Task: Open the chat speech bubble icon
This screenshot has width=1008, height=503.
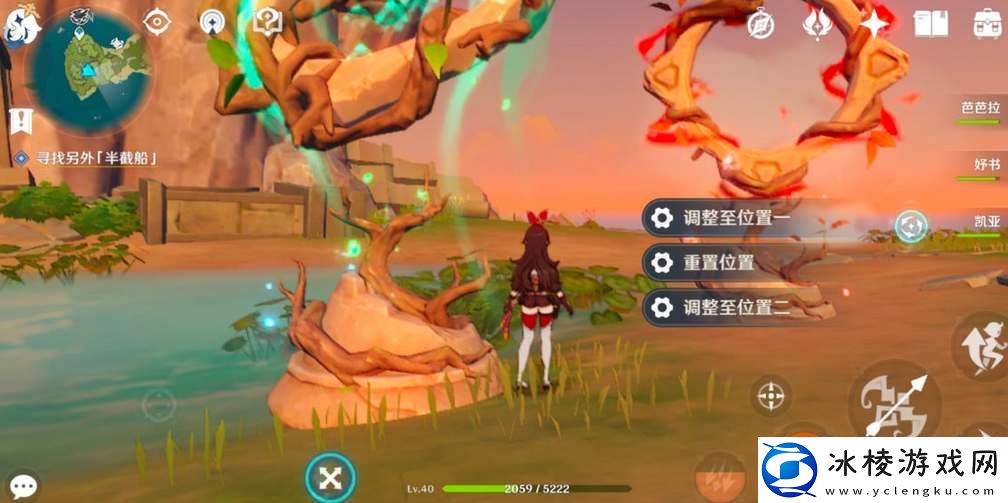Action: pos(22,487)
